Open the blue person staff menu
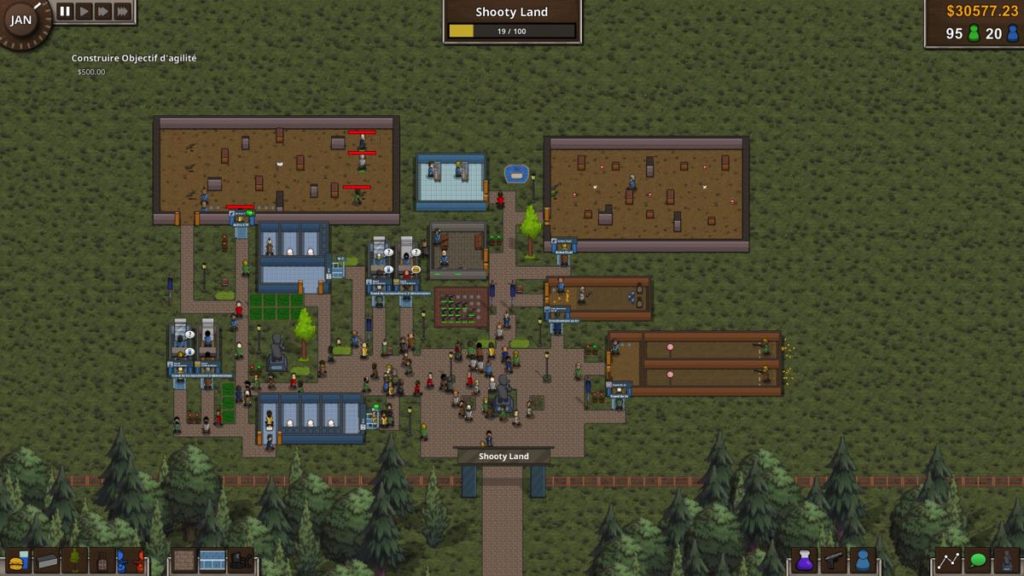Image resolution: width=1024 pixels, height=576 pixels. [862, 561]
